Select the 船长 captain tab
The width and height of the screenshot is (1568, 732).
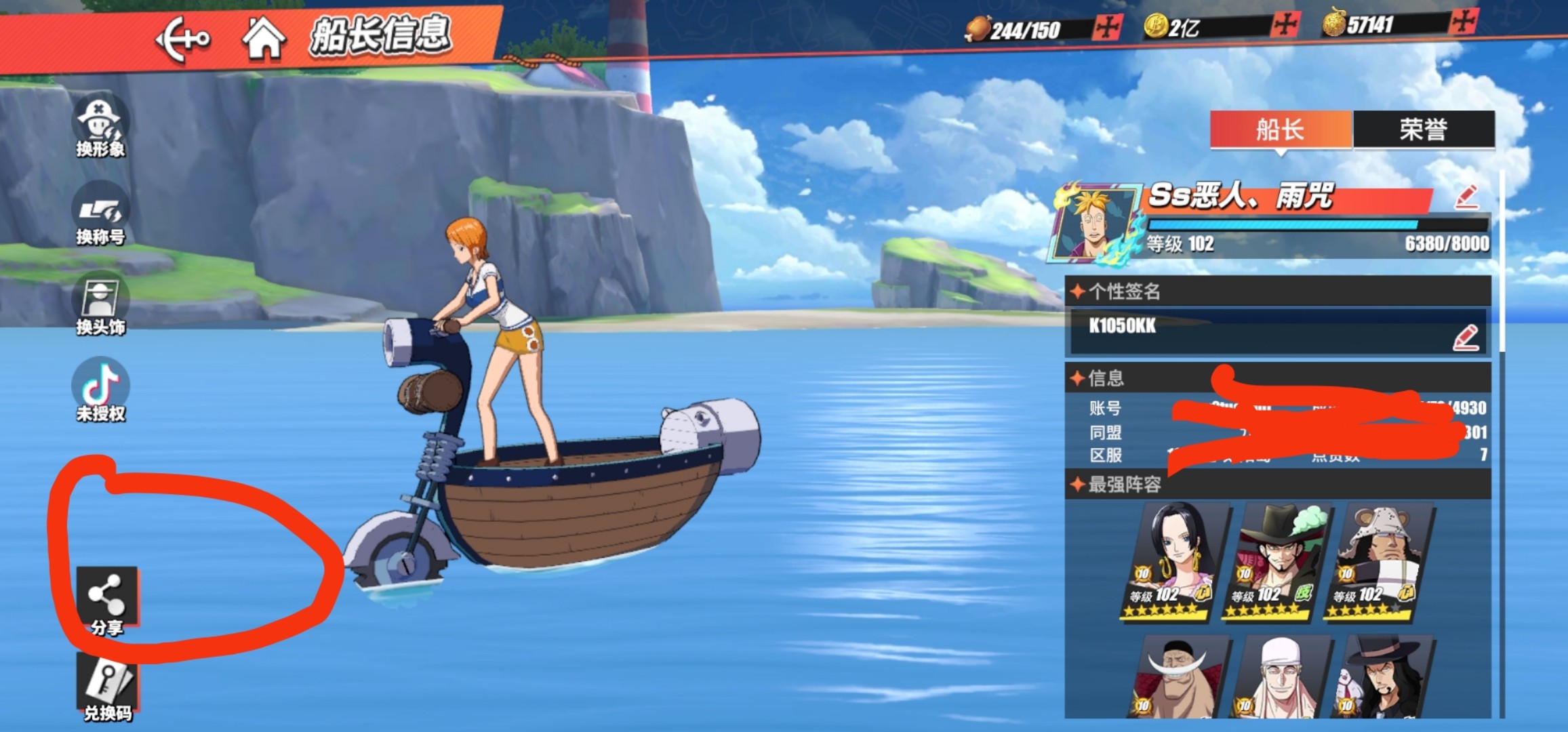[x=1280, y=129]
